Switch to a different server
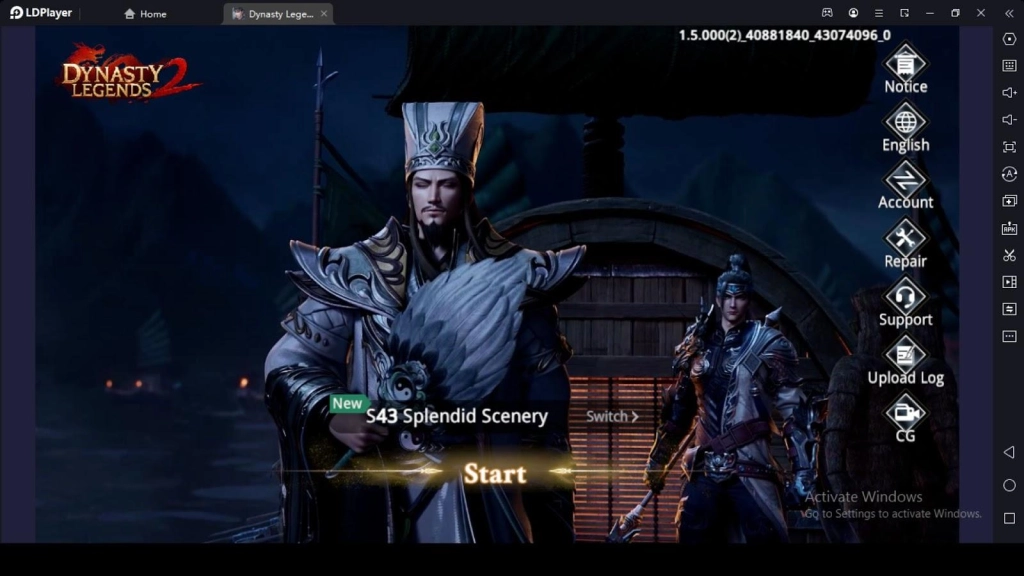Image resolution: width=1024 pixels, height=576 pixels. point(611,416)
